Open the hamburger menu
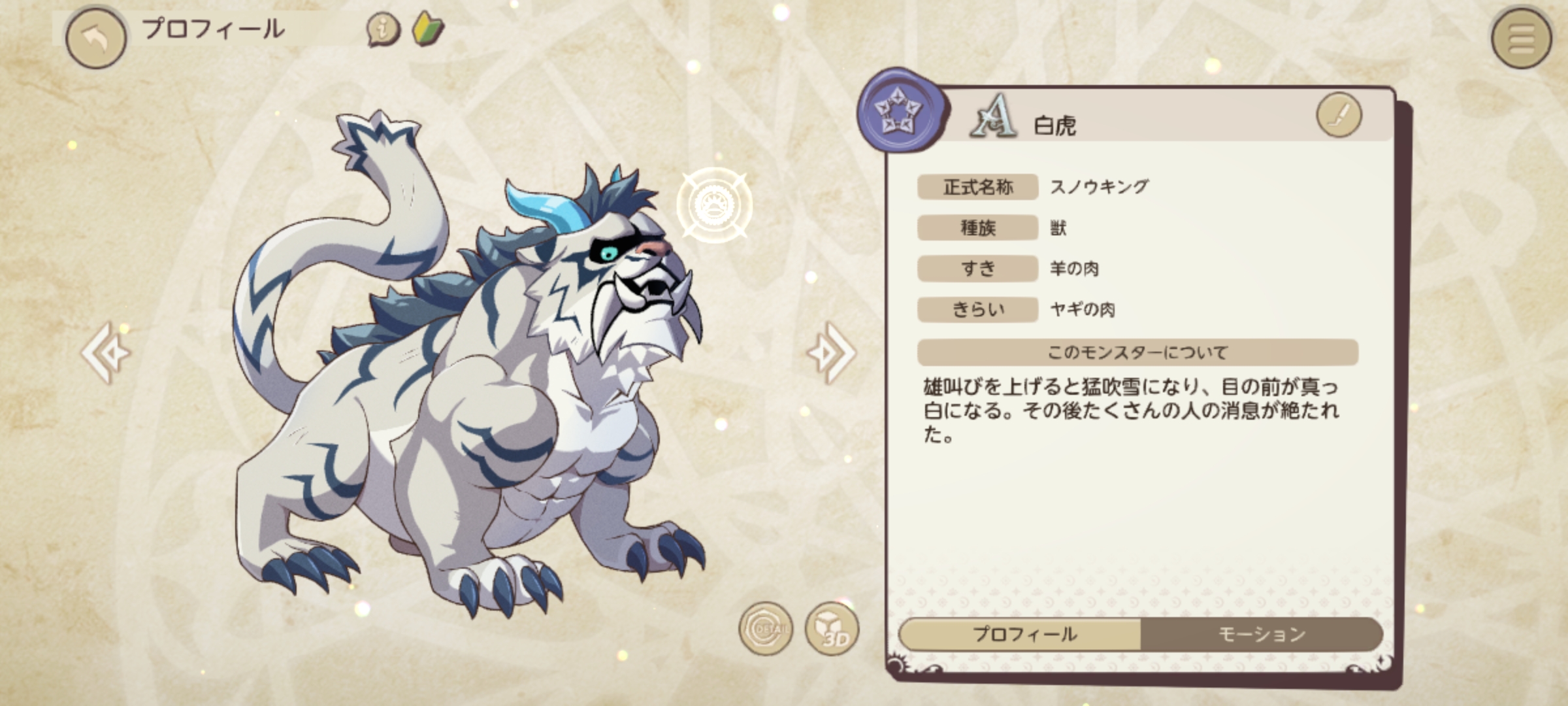Screen dimensions: 1568x706 coord(1521,38)
